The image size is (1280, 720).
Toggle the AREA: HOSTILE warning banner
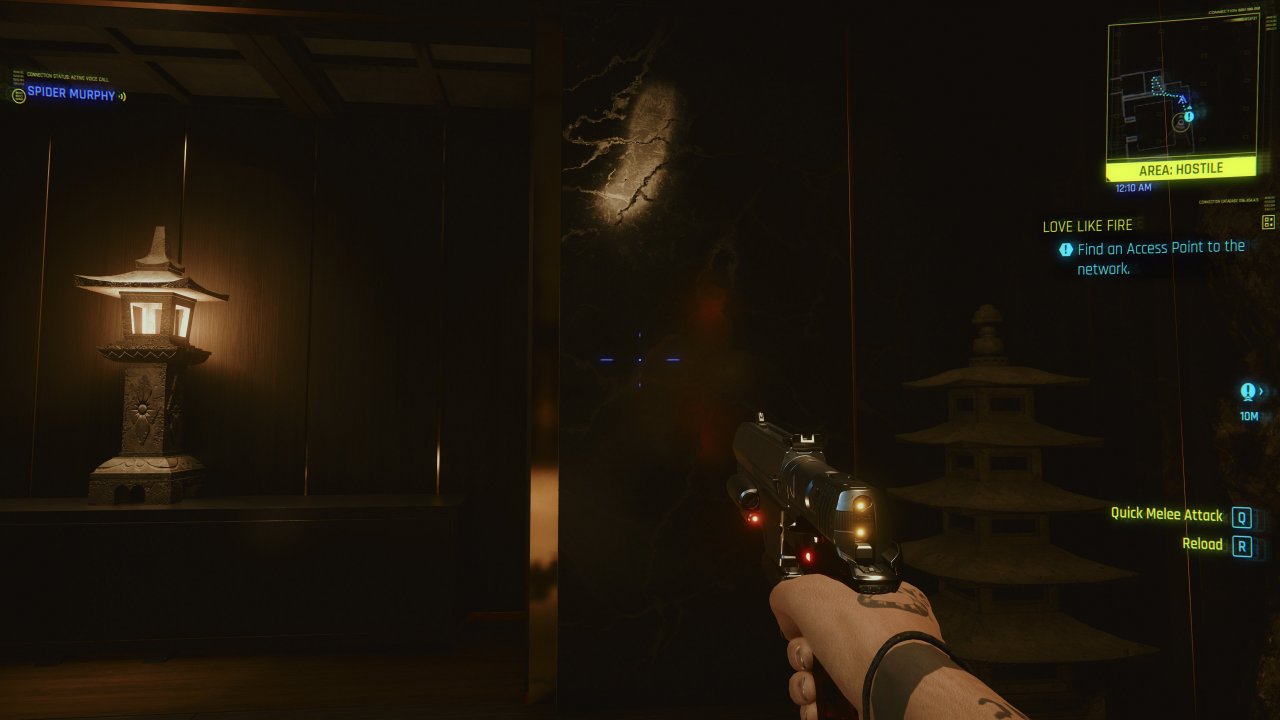(x=1182, y=168)
